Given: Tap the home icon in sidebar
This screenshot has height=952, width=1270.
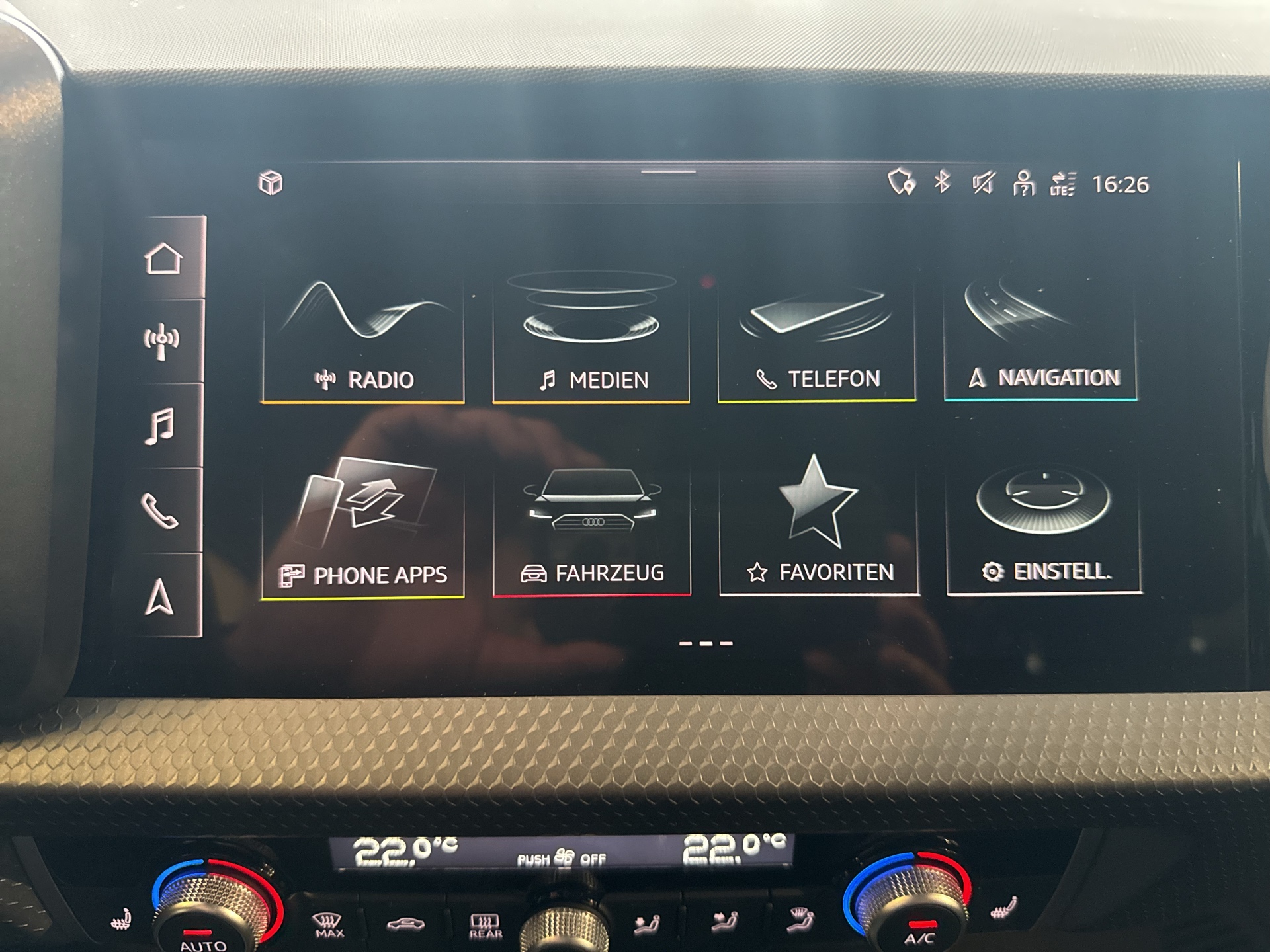Looking at the screenshot, I should (x=163, y=258).
